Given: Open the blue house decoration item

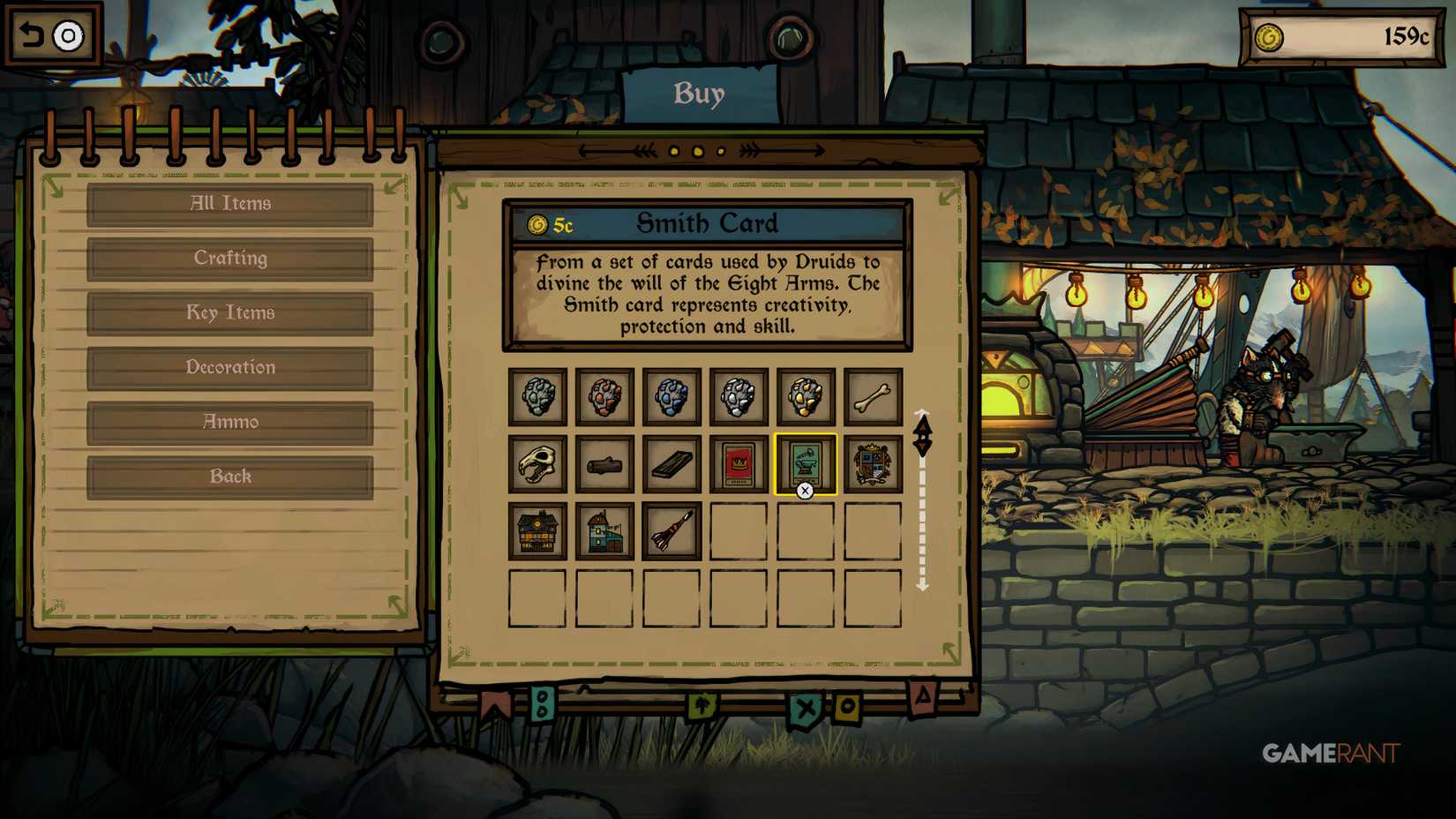Looking at the screenshot, I should pos(605,531).
